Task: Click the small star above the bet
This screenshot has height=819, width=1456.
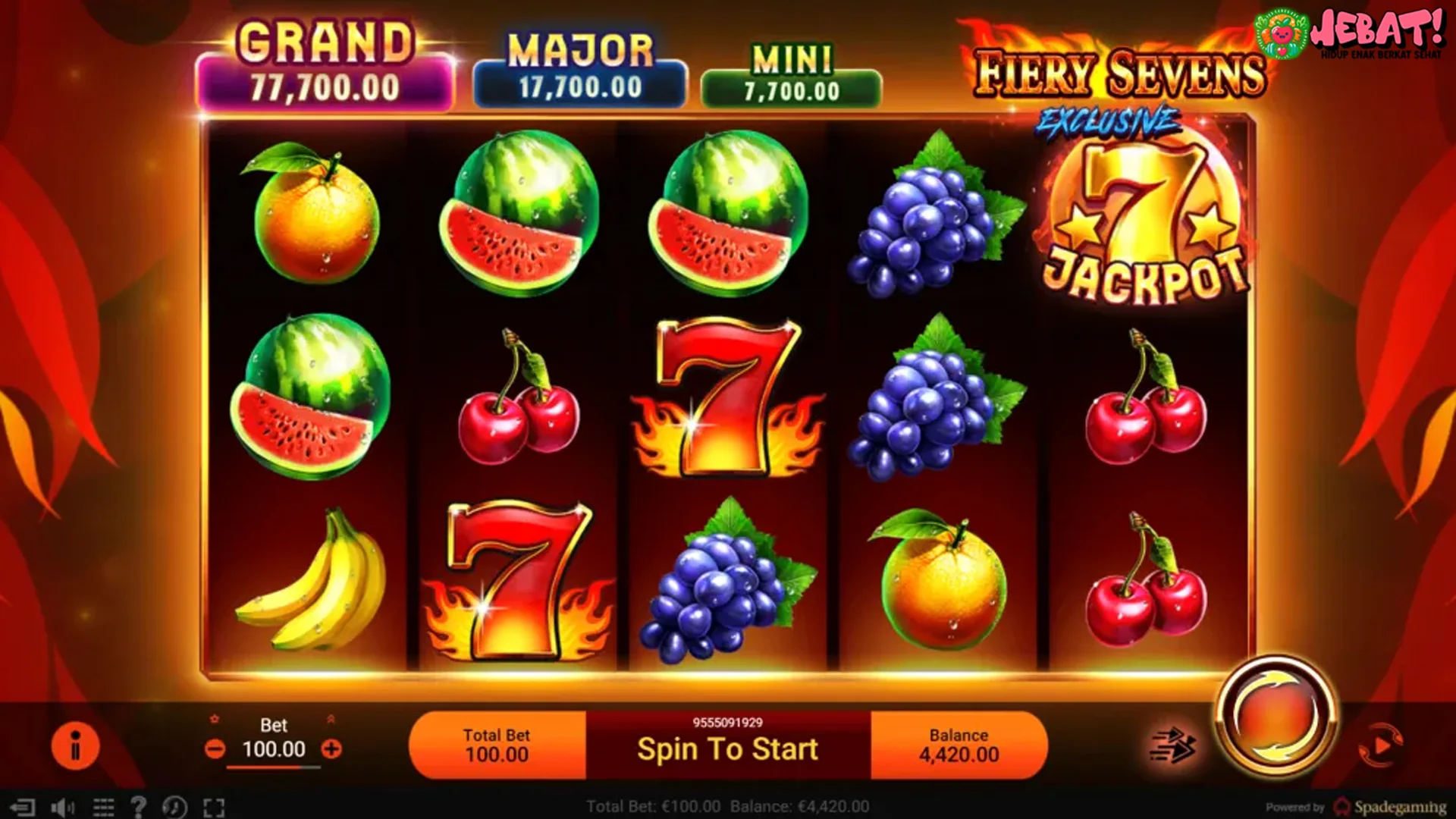Action: (215, 719)
